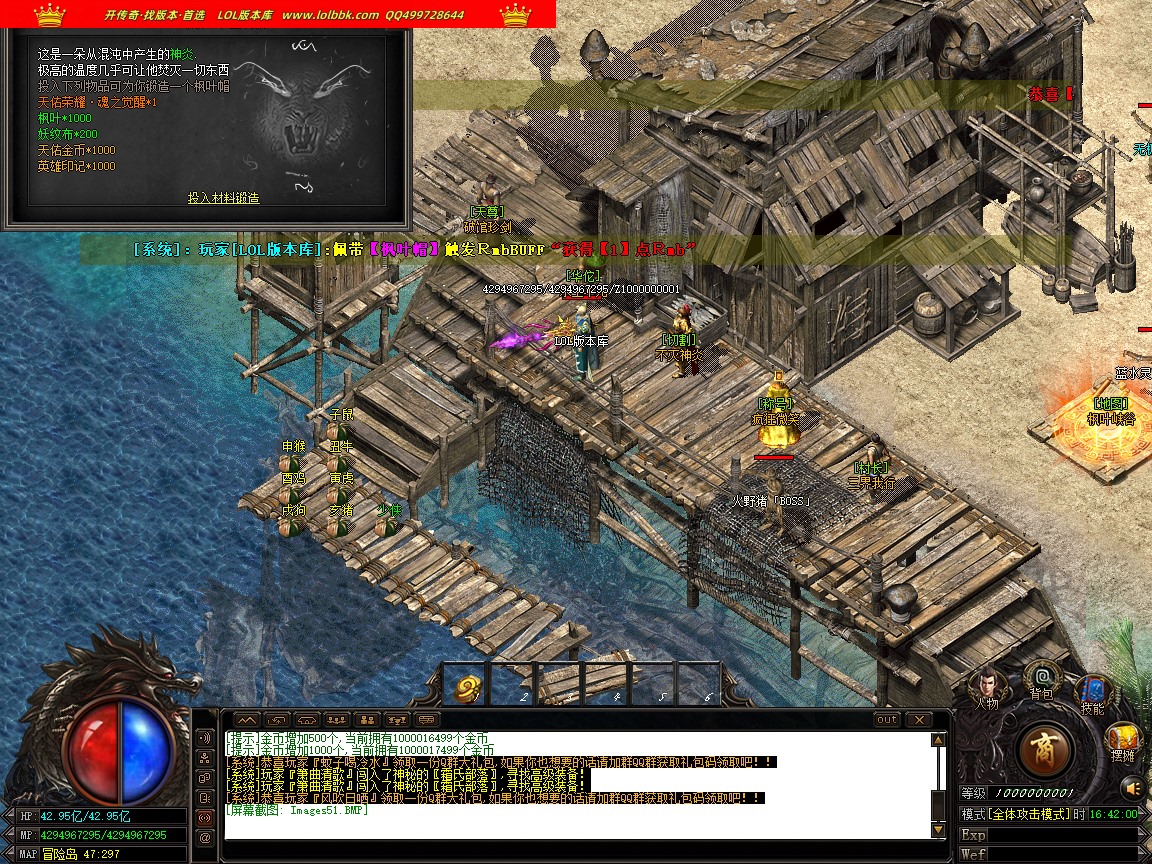The width and height of the screenshot is (1152, 864).
Task: Select the golden item in hotbar slot 1
Action: click(468, 687)
